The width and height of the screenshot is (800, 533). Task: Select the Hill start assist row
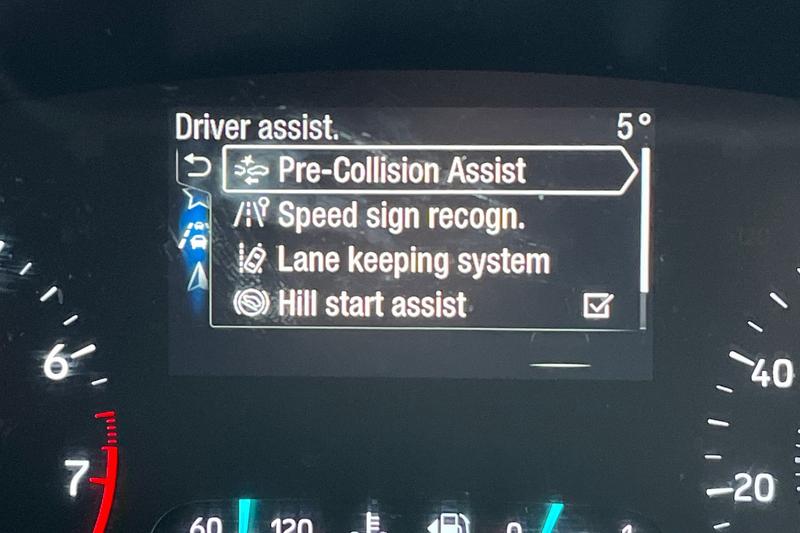[371, 304]
